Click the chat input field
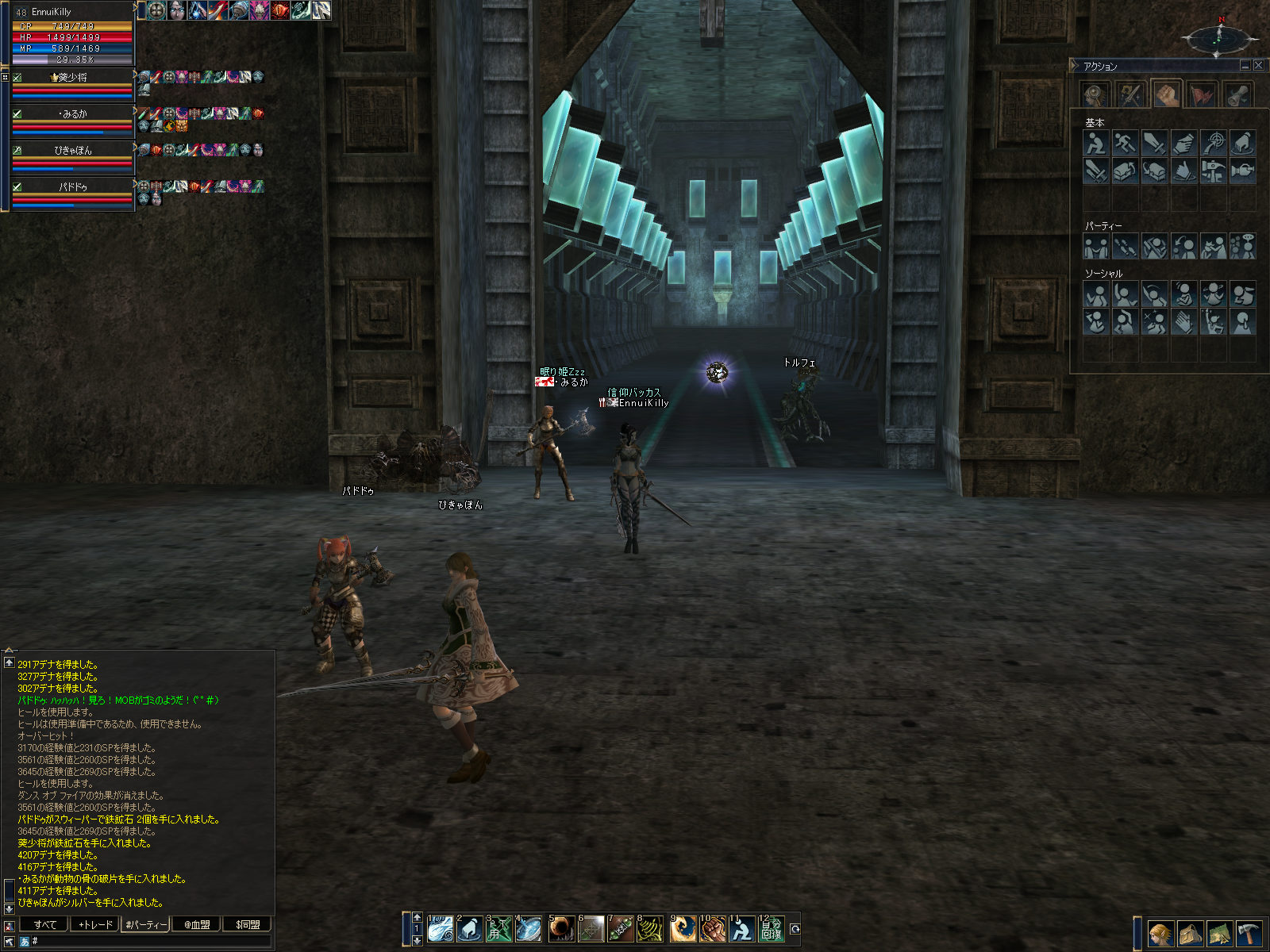This screenshot has width=1270, height=952. 151,941
